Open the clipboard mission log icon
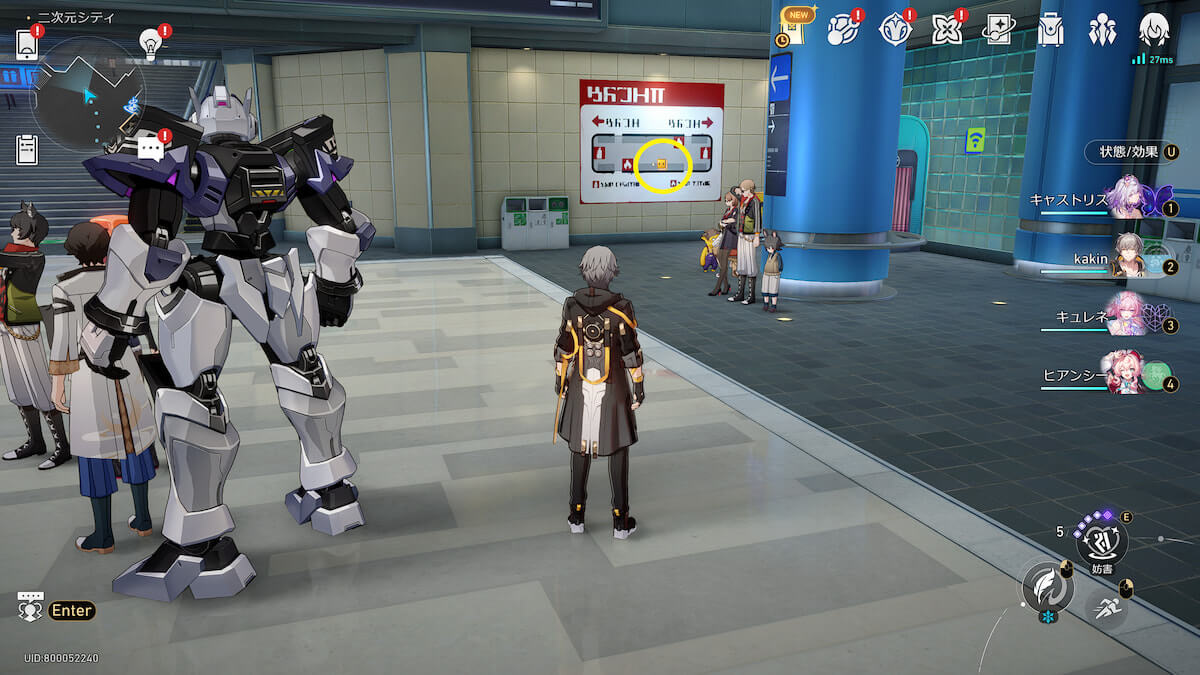1200x675 pixels. coord(27,149)
